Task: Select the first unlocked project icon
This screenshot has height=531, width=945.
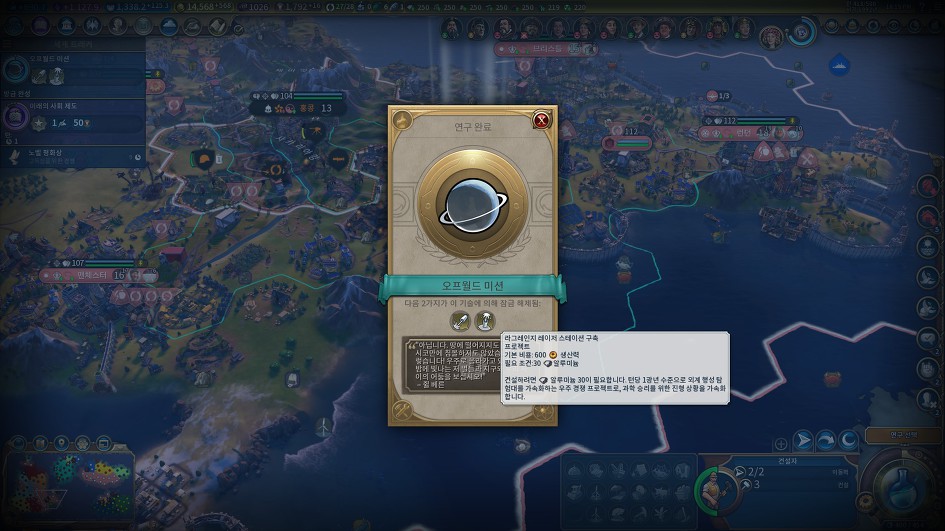Action: click(x=460, y=321)
